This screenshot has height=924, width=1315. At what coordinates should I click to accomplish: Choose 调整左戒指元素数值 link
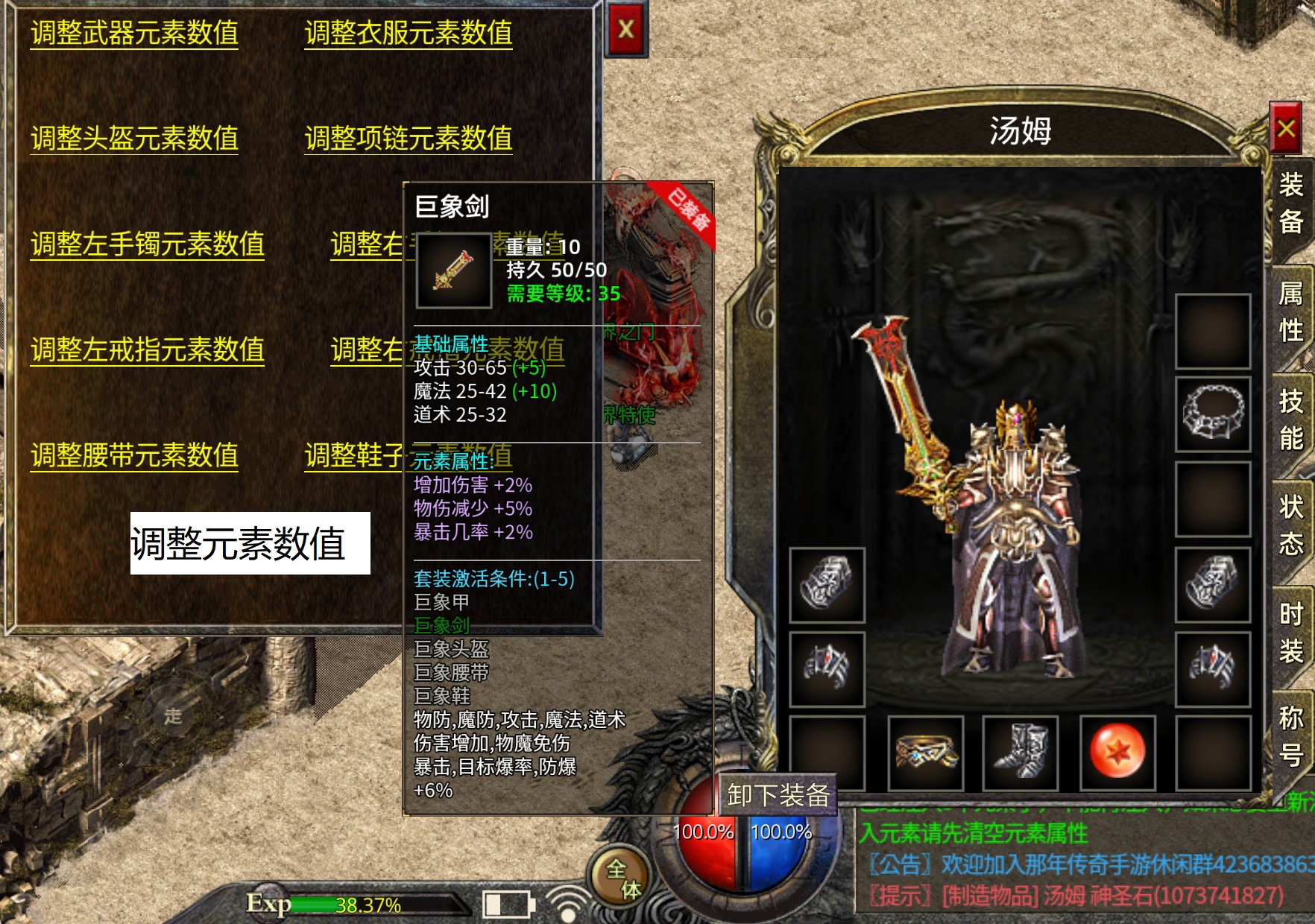tap(148, 350)
